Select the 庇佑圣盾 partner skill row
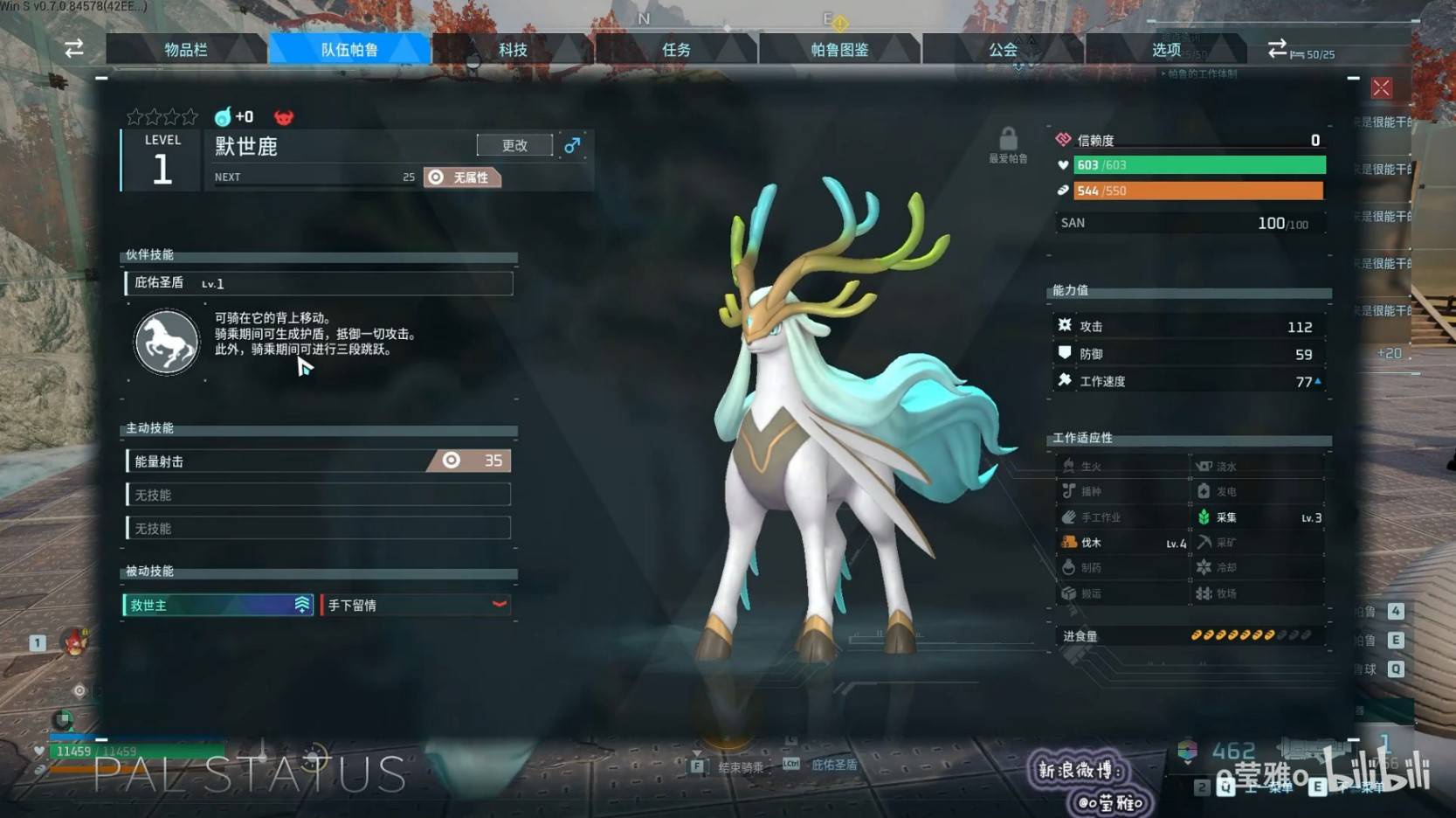The width and height of the screenshot is (1456, 818). coord(319,283)
